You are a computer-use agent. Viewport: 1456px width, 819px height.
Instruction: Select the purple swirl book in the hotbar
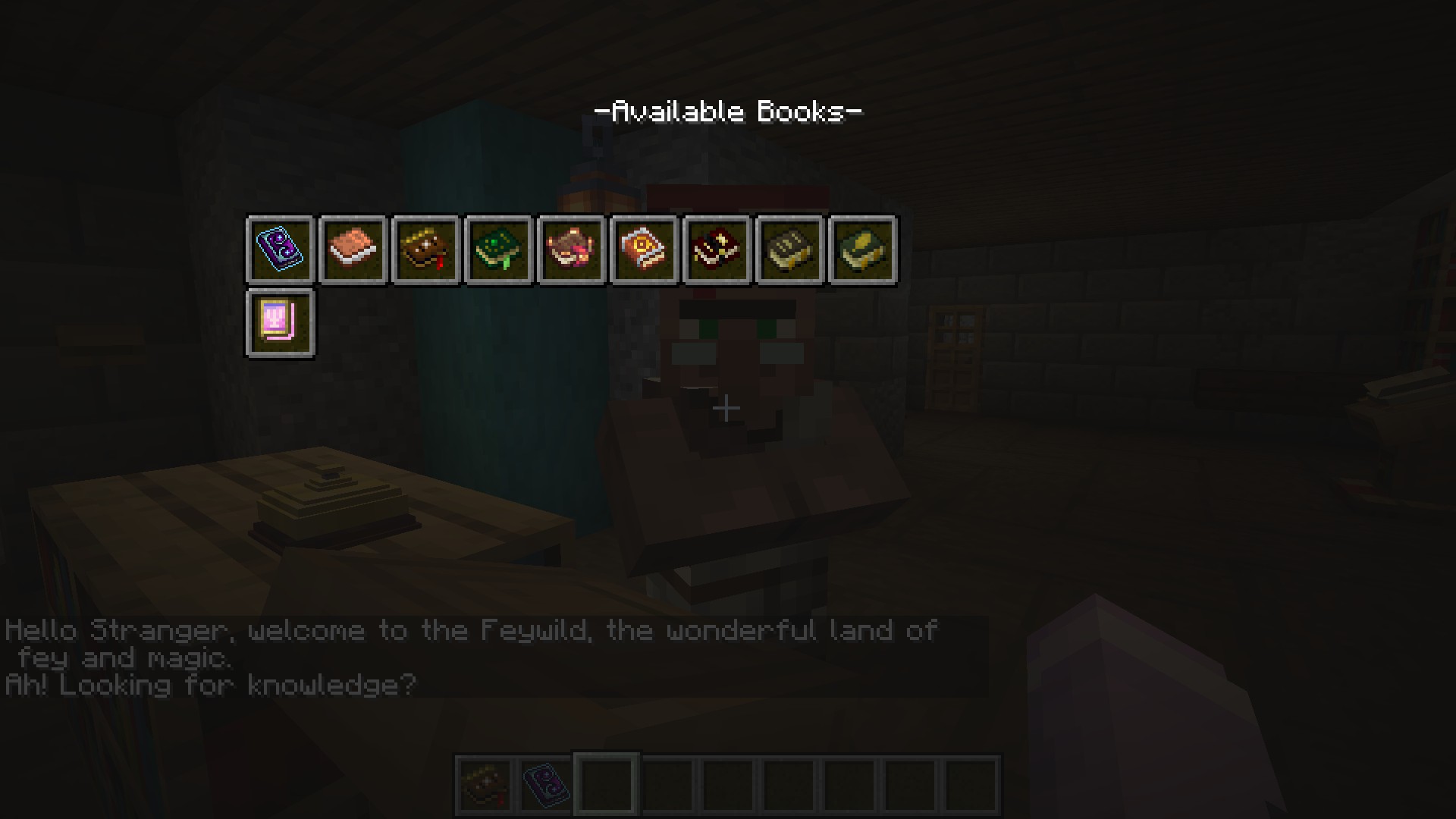546,785
